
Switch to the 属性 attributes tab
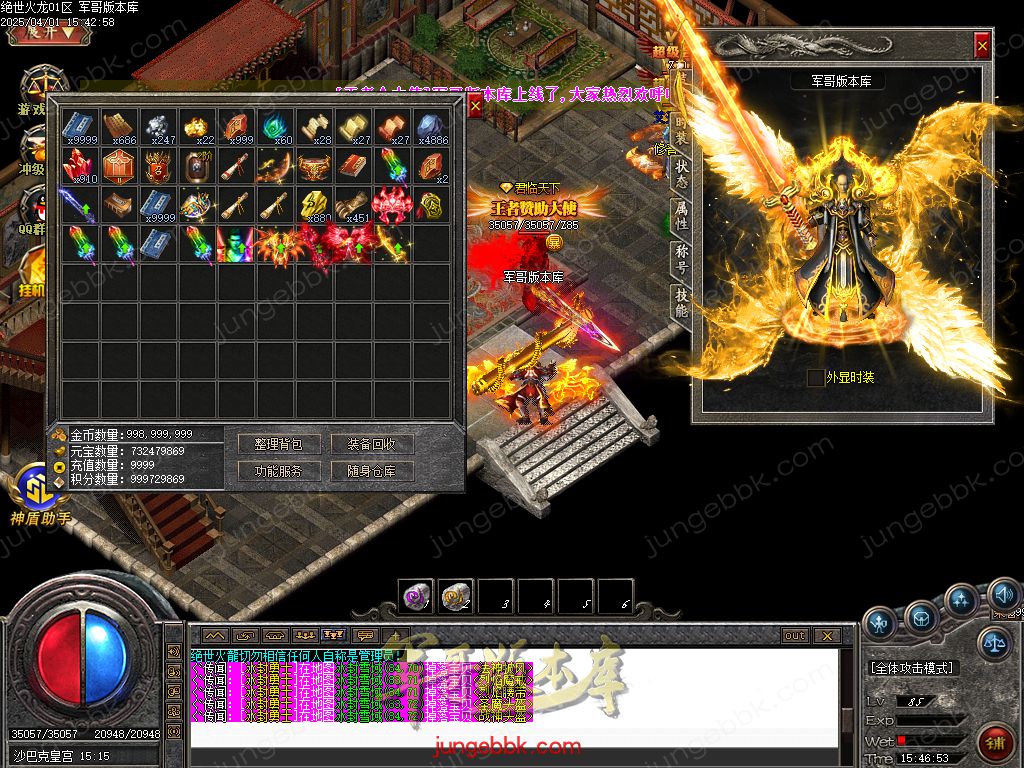tap(681, 217)
